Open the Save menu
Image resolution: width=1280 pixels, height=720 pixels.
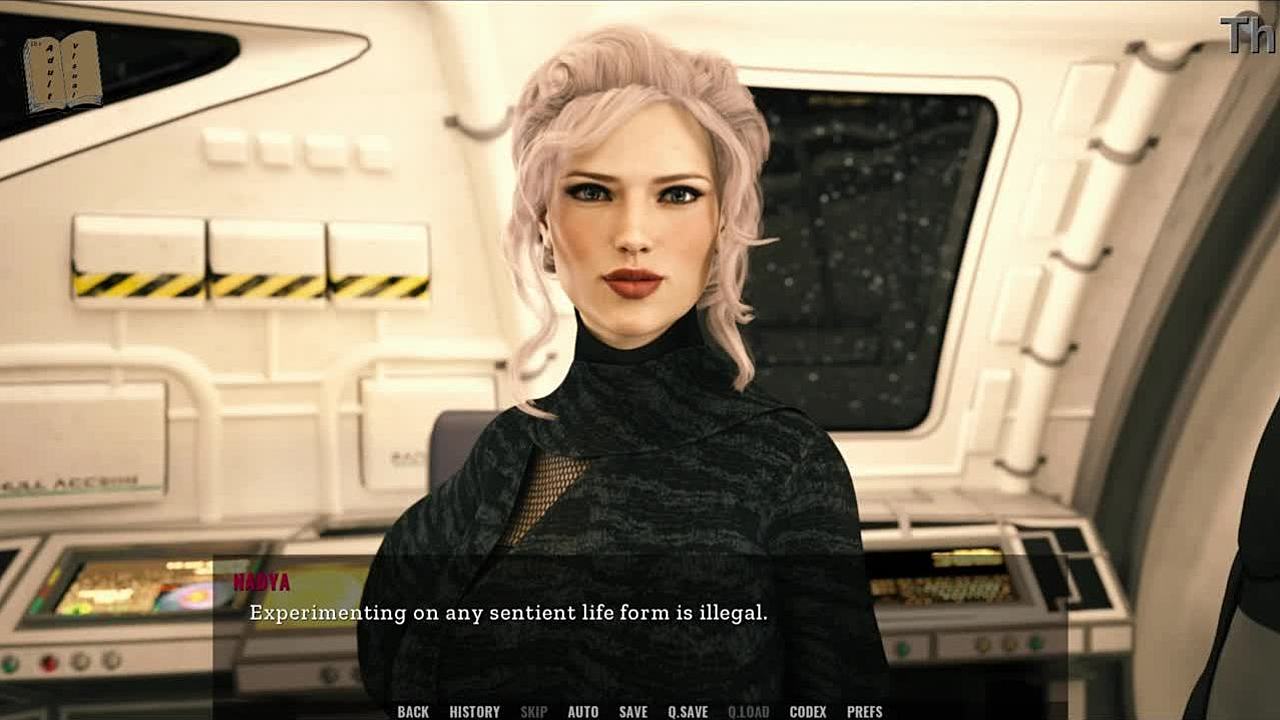633,712
